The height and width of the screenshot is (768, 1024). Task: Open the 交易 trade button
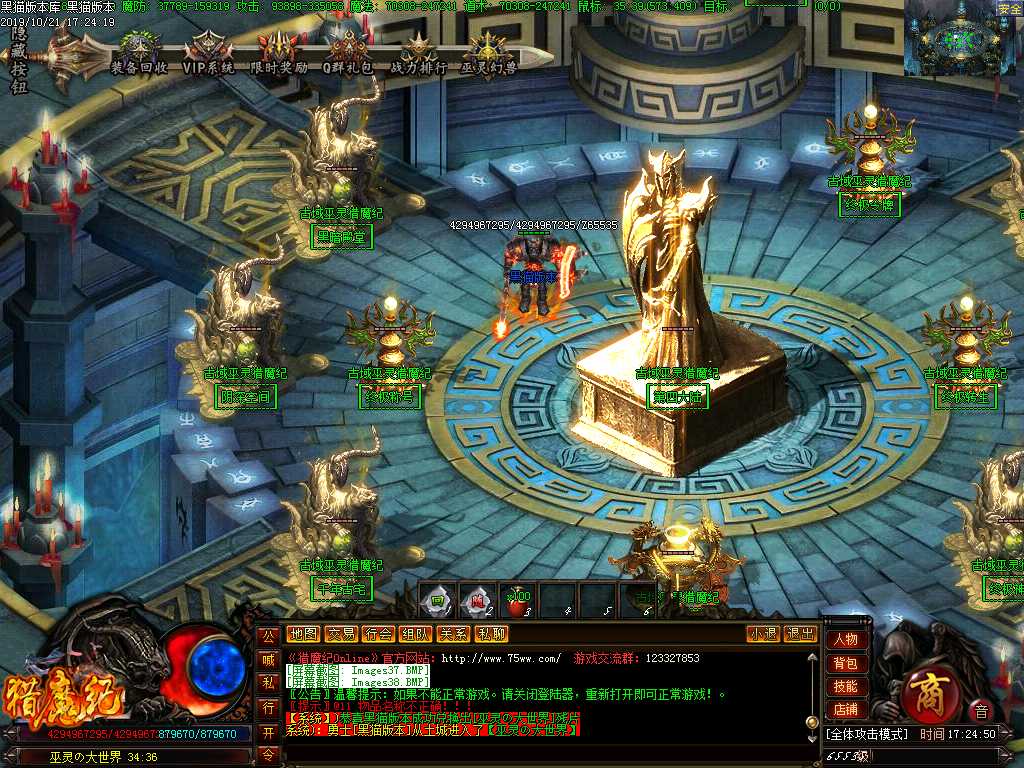tap(341, 634)
